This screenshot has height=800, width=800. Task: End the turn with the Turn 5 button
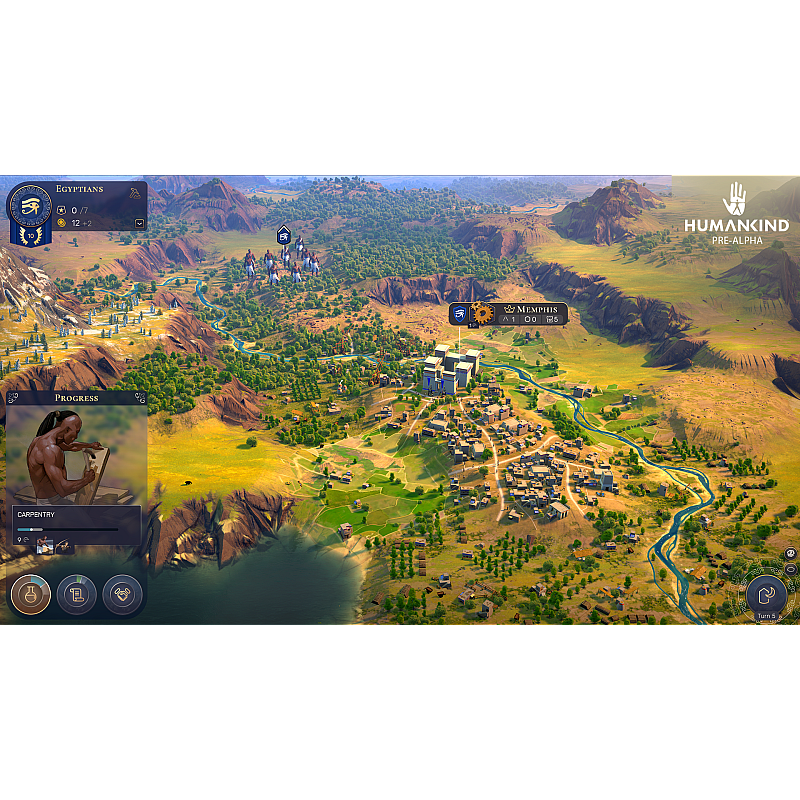766,594
